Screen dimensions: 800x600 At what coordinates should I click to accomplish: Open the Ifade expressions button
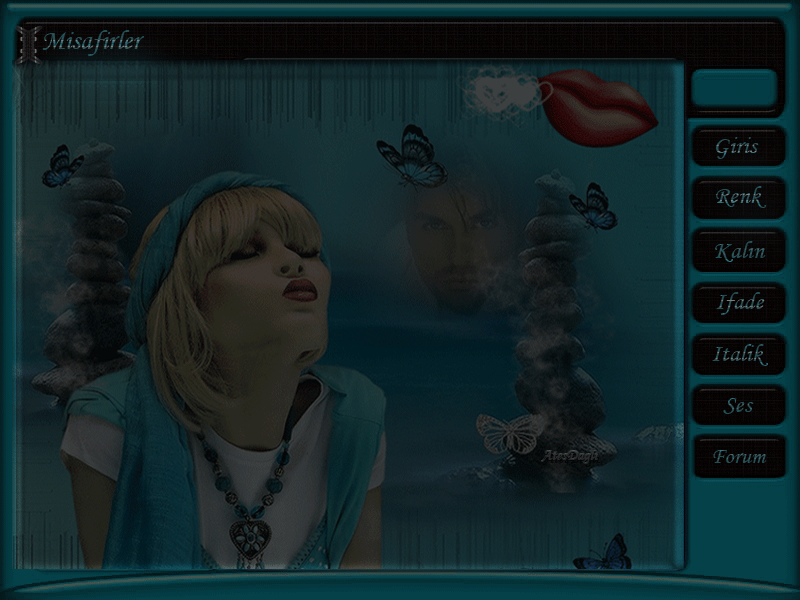click(x=738, y=302)
